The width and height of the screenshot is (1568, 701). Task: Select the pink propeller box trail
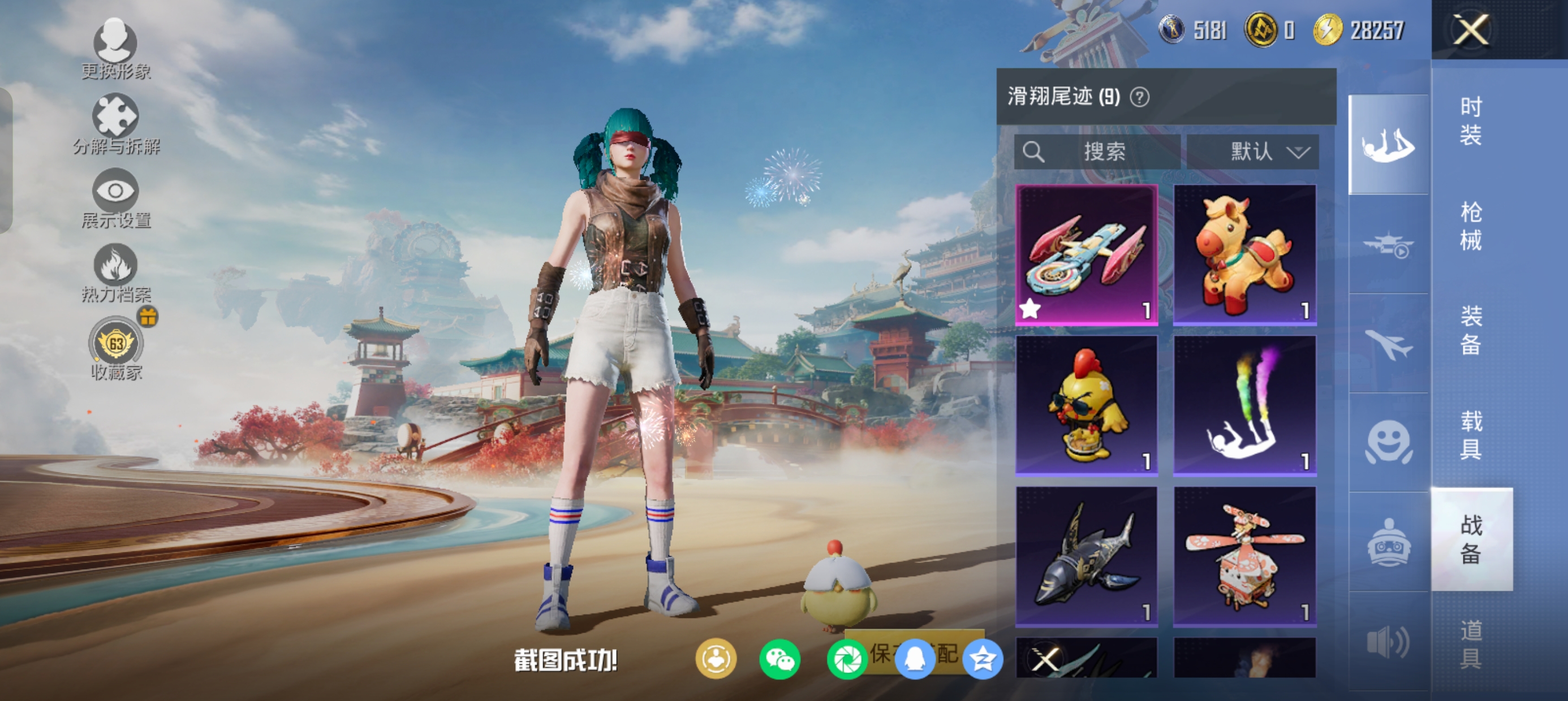1245,556
